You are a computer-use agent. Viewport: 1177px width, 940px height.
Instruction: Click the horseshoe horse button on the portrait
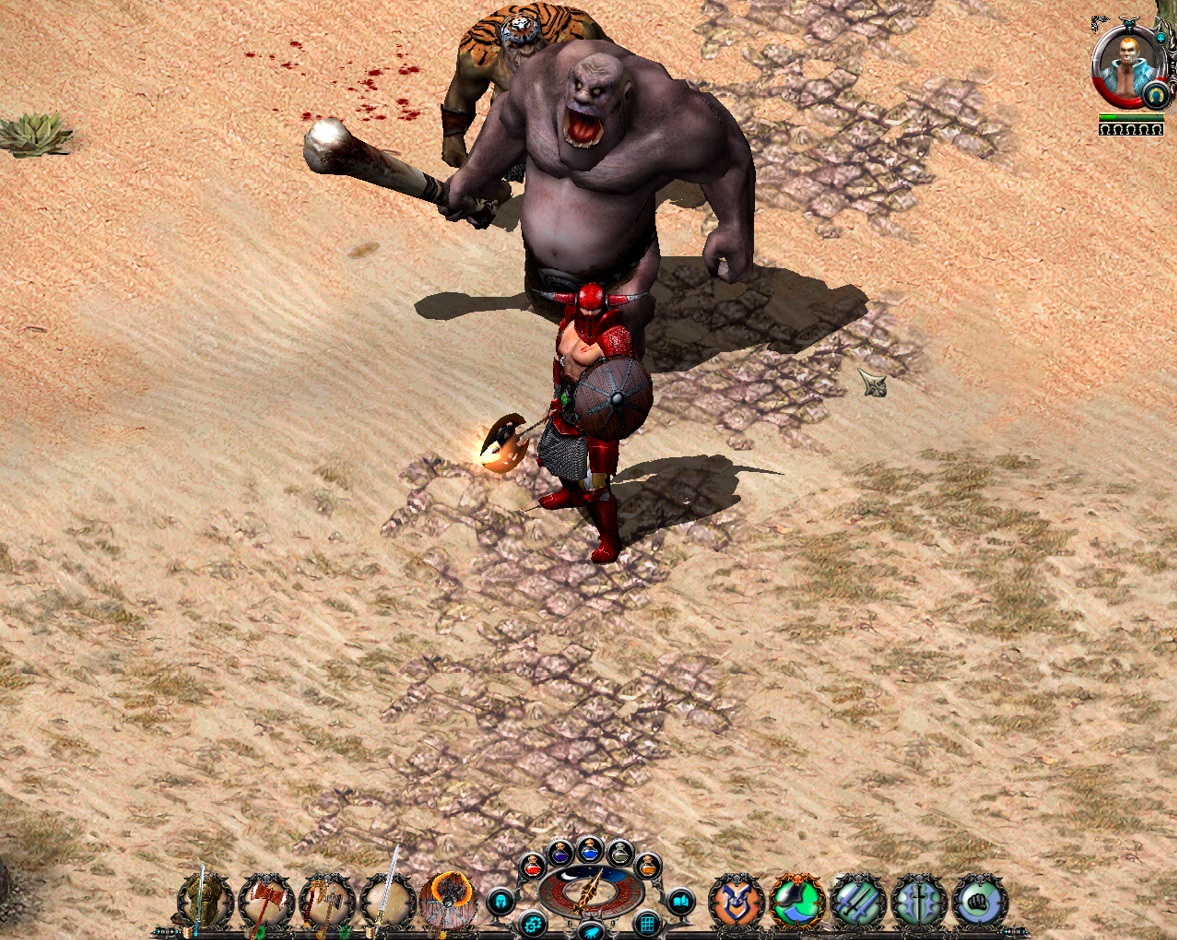tap(1157, 95)
